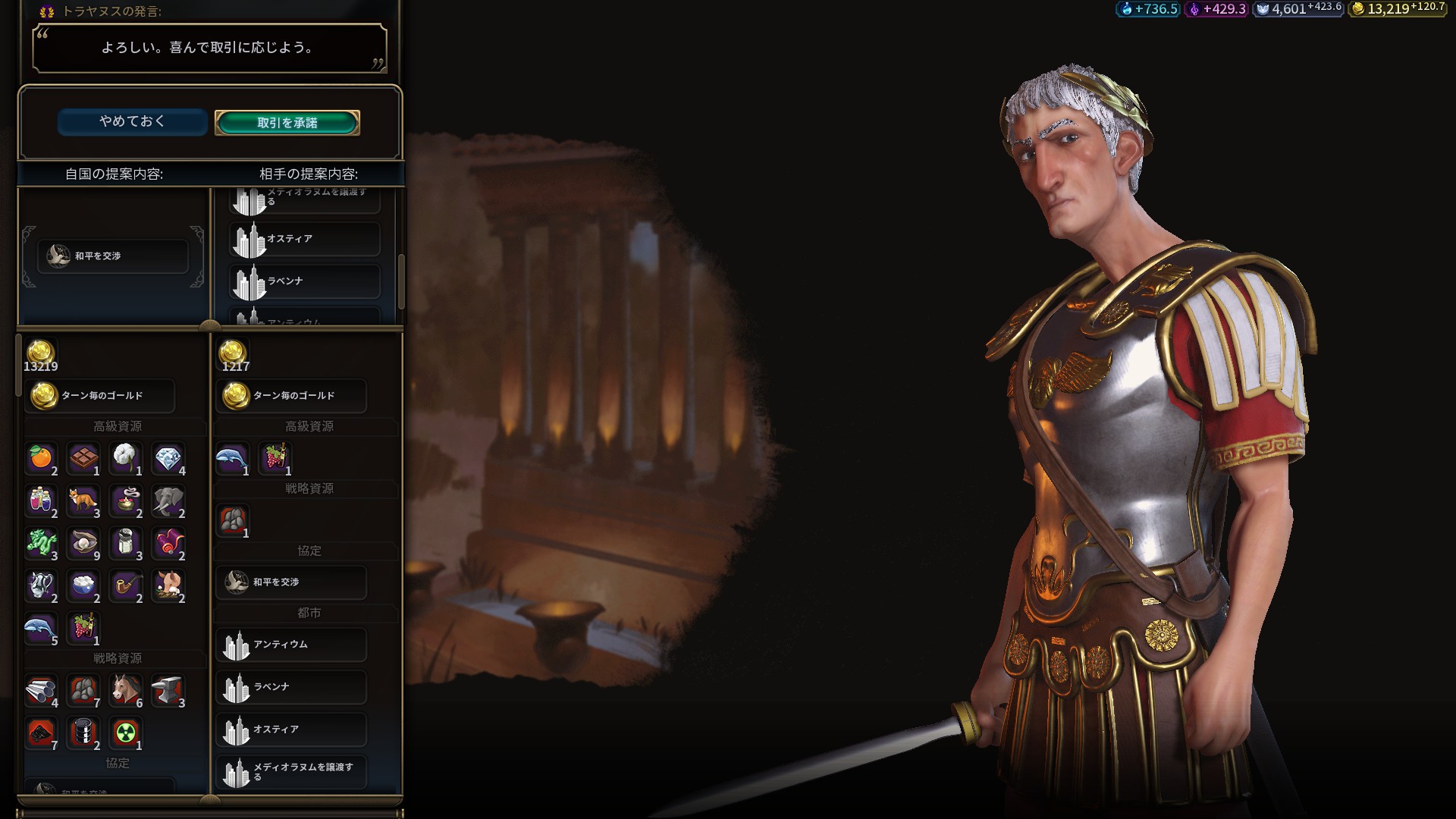The width and height of the screenshot is (1456, 819).
Task: Choose the white sugar resource
Action: click(83, 585)
